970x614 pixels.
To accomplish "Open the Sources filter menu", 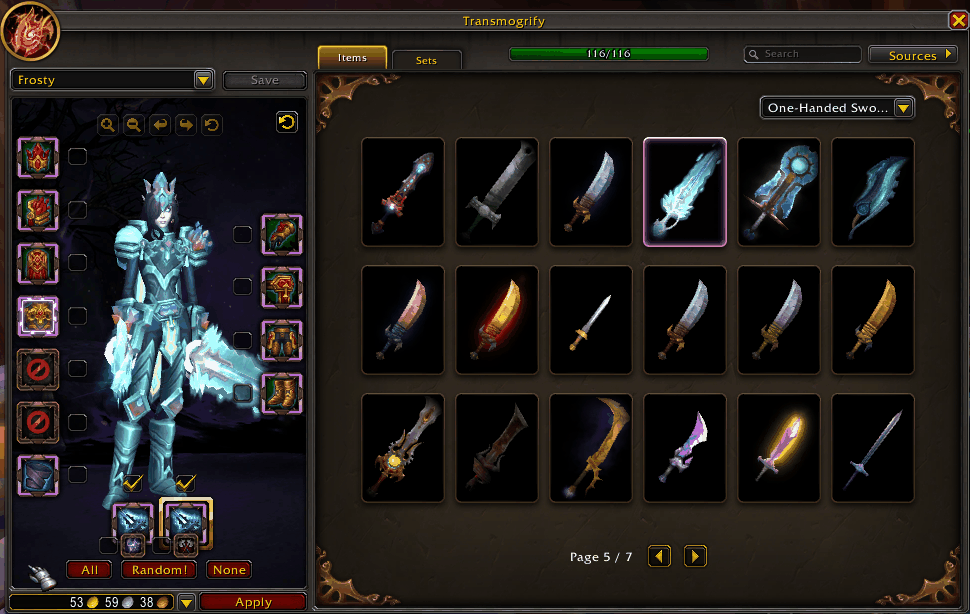I will tap(912, 55).
